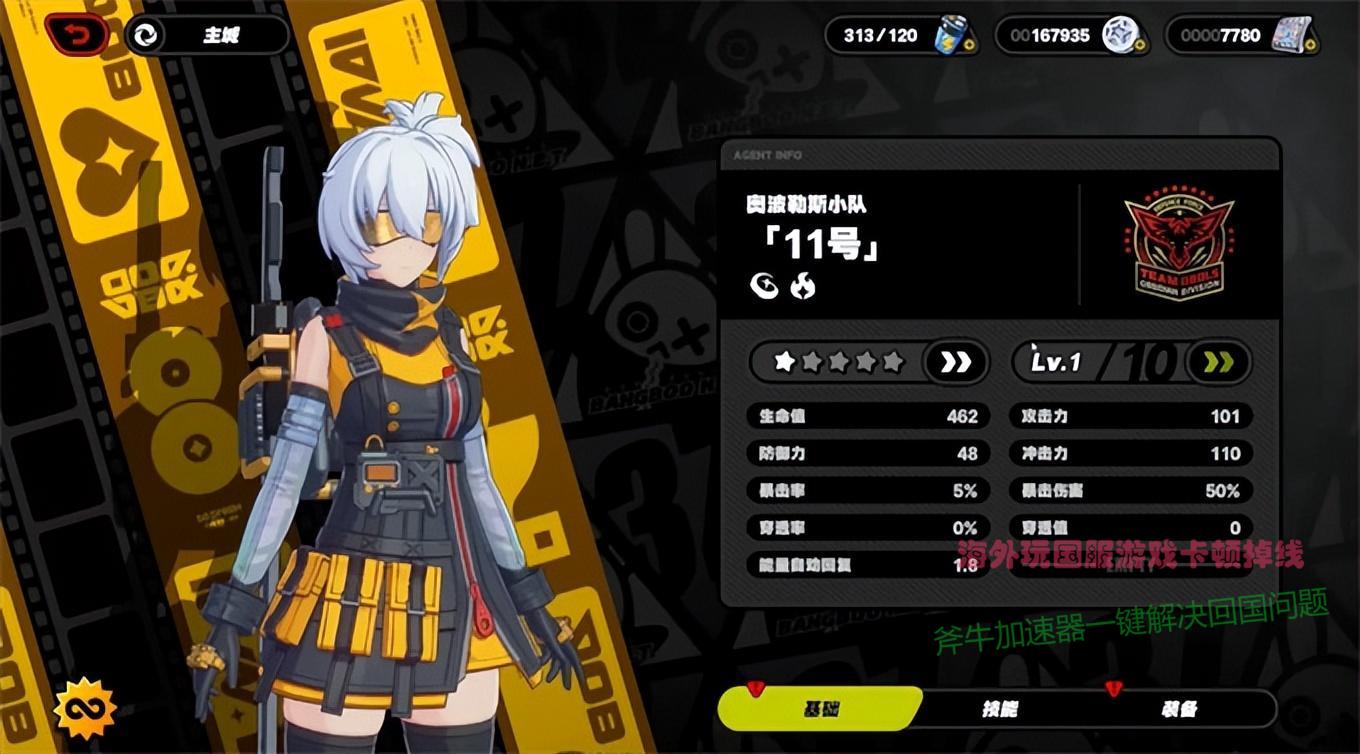This screenshot has height=754, width=1360.
Task: Open star promotion with the white arrows
Action: point(955,362)
